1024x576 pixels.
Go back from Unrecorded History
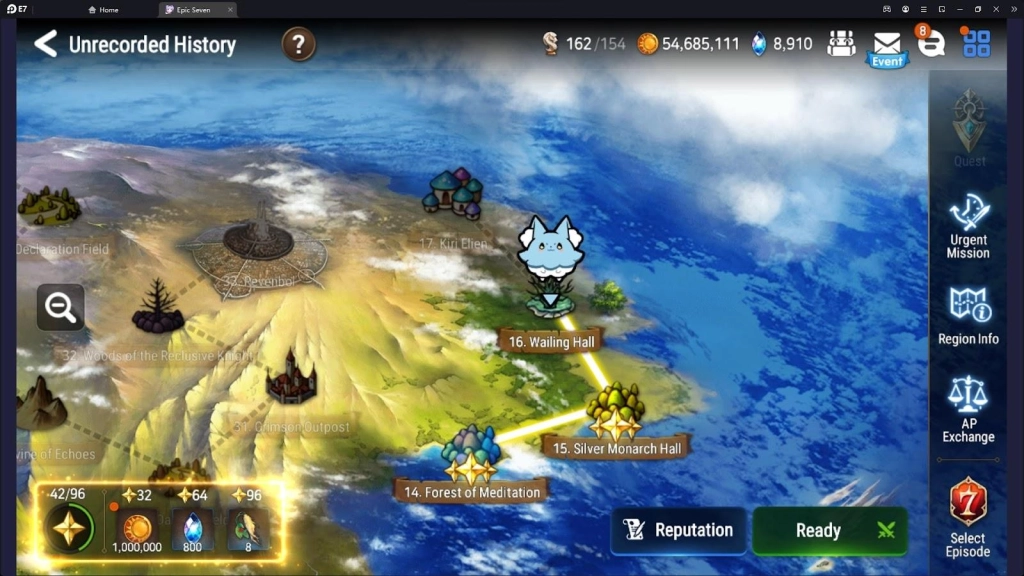(x=45, y=44)
